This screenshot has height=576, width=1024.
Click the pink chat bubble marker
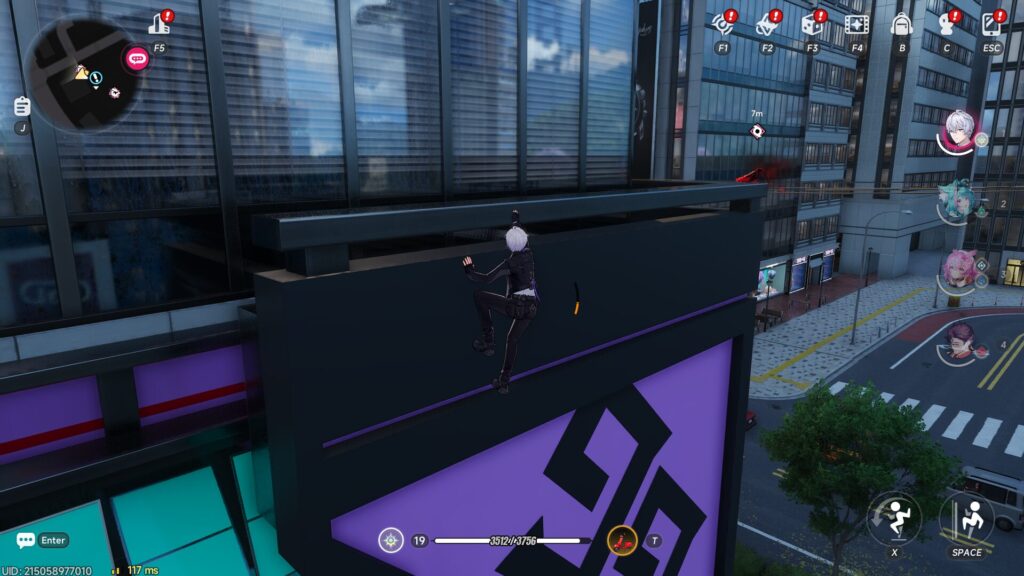tap(135, 58)
